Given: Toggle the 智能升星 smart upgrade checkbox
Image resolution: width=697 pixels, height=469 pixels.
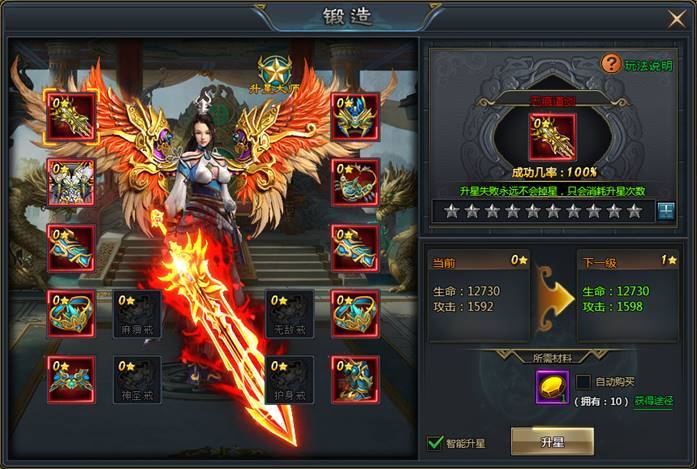Looking at the screenshot, I should click(435, 441).
